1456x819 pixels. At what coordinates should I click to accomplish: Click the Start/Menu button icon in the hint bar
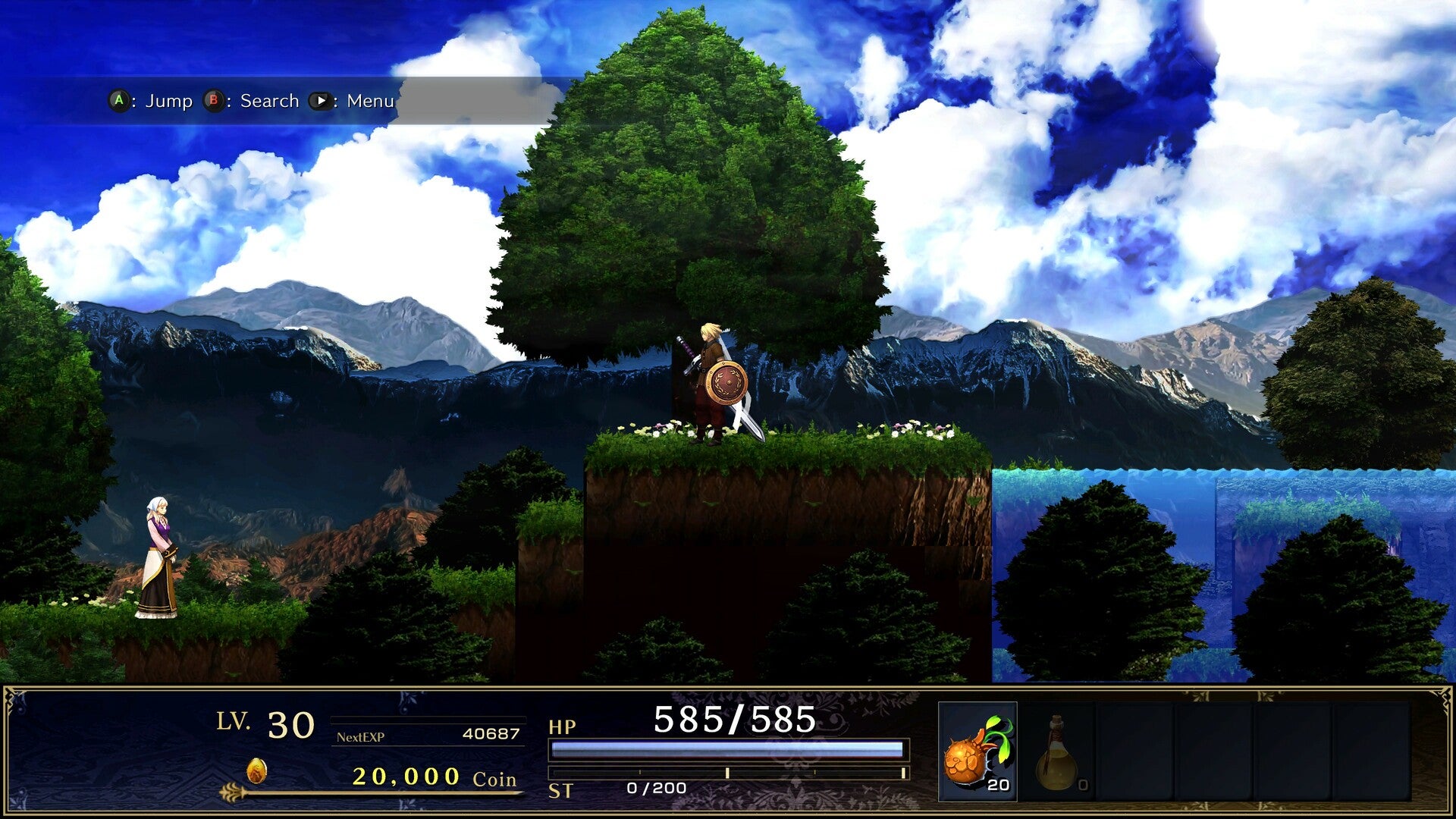tap(322, 100)
